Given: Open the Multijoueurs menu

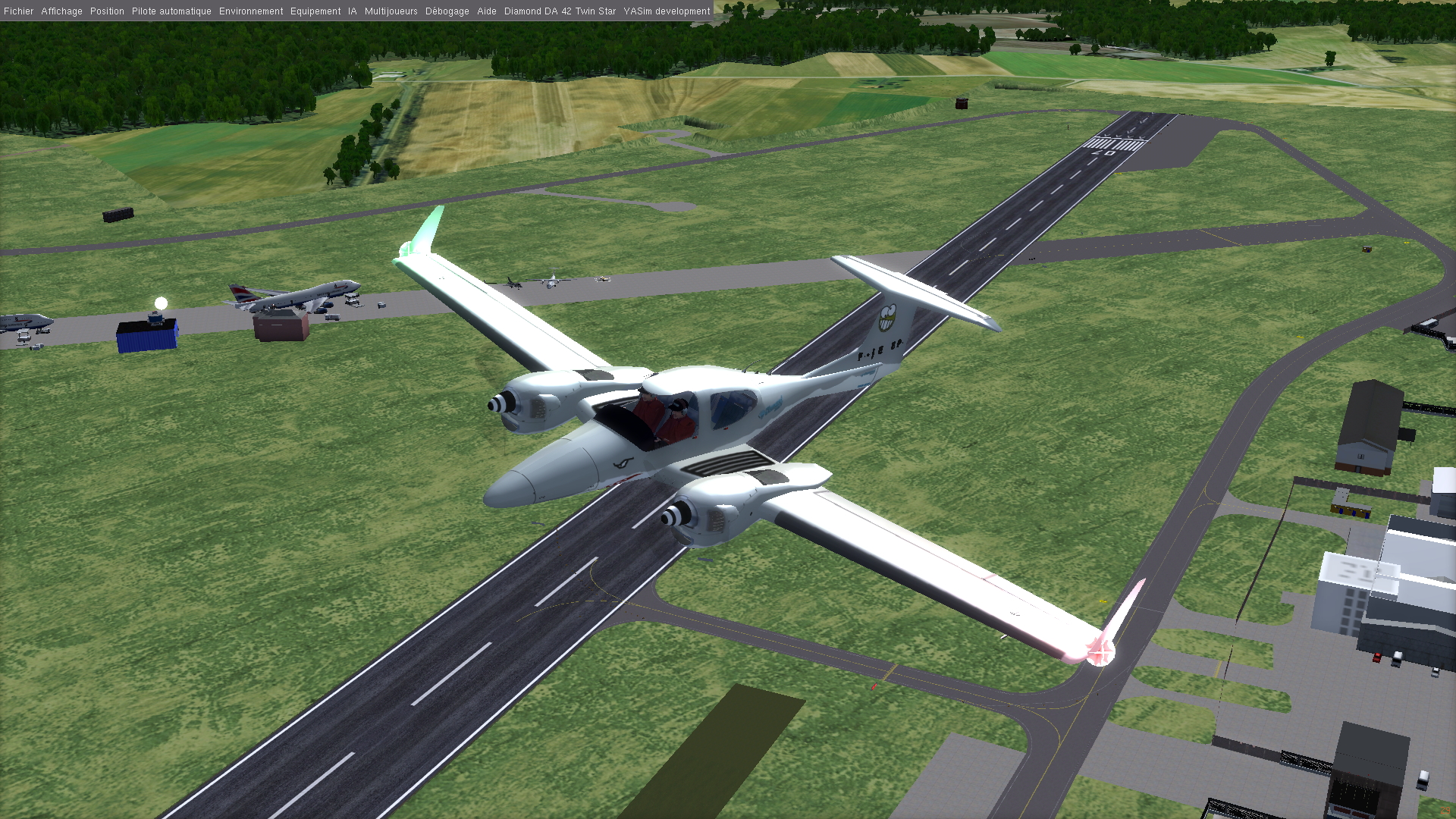Looking at the screenshot, I should [391, 11].
